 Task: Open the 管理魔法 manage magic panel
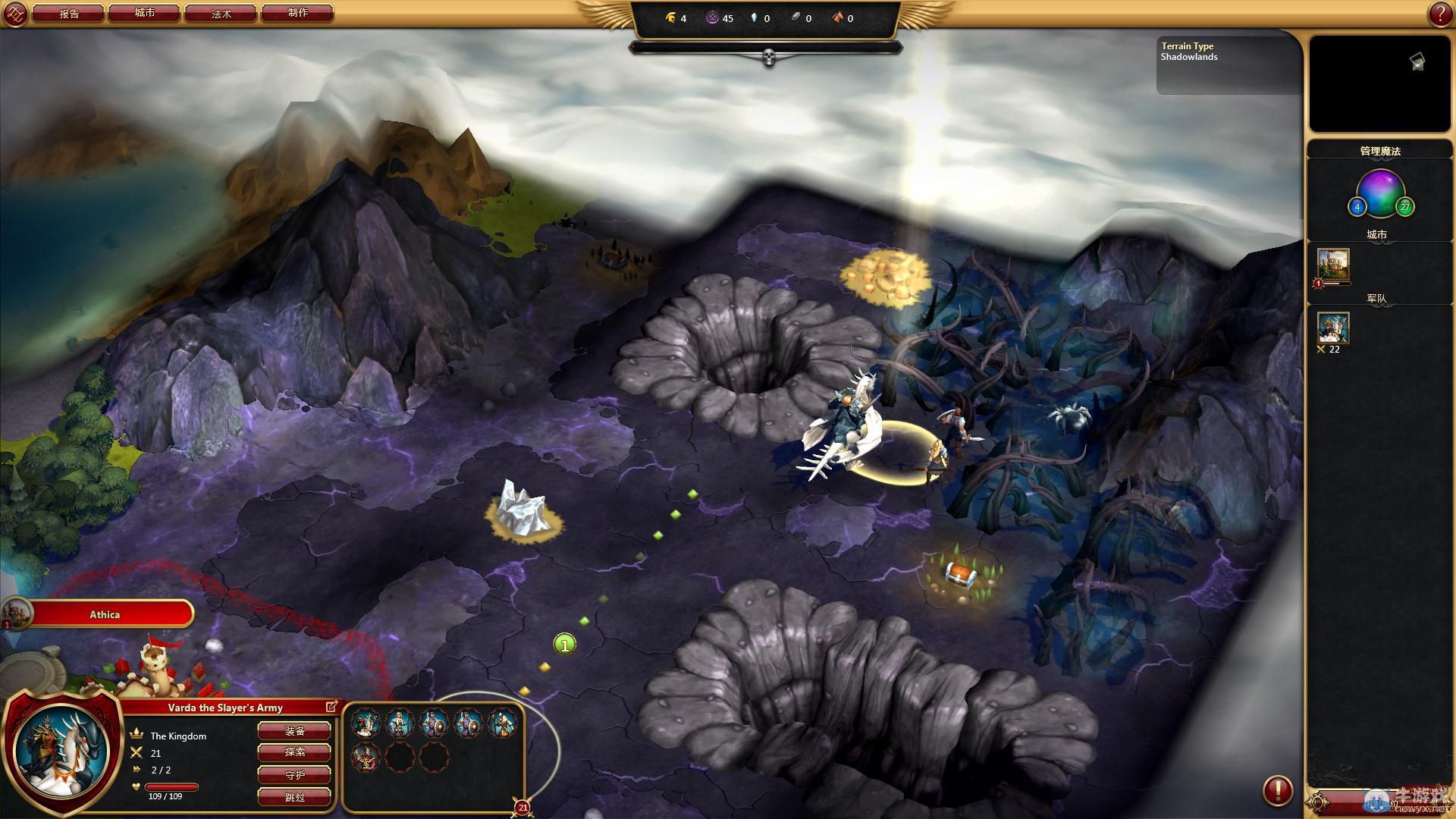coord(1379,151)
